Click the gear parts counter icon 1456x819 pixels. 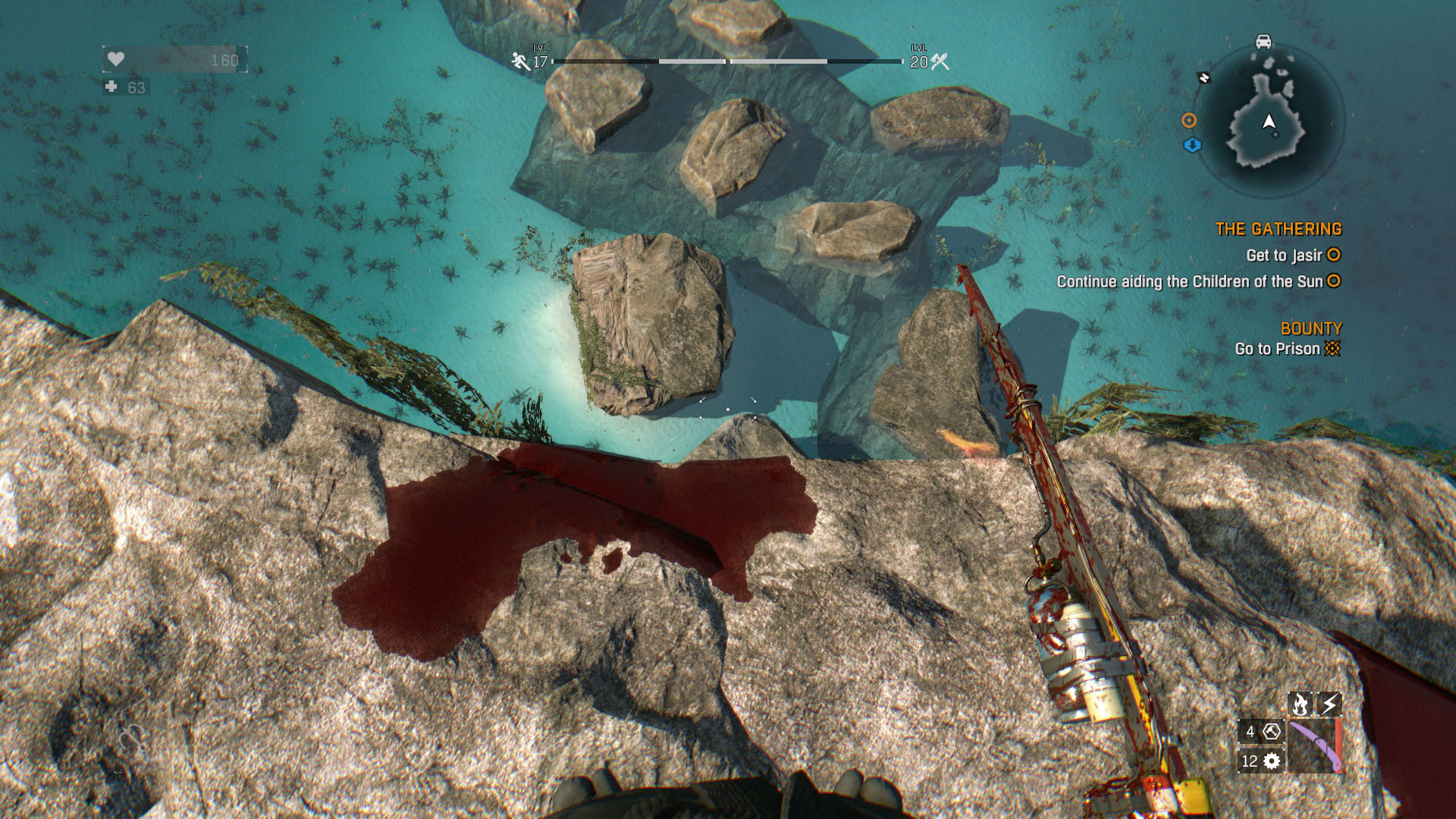(1272, 761)
